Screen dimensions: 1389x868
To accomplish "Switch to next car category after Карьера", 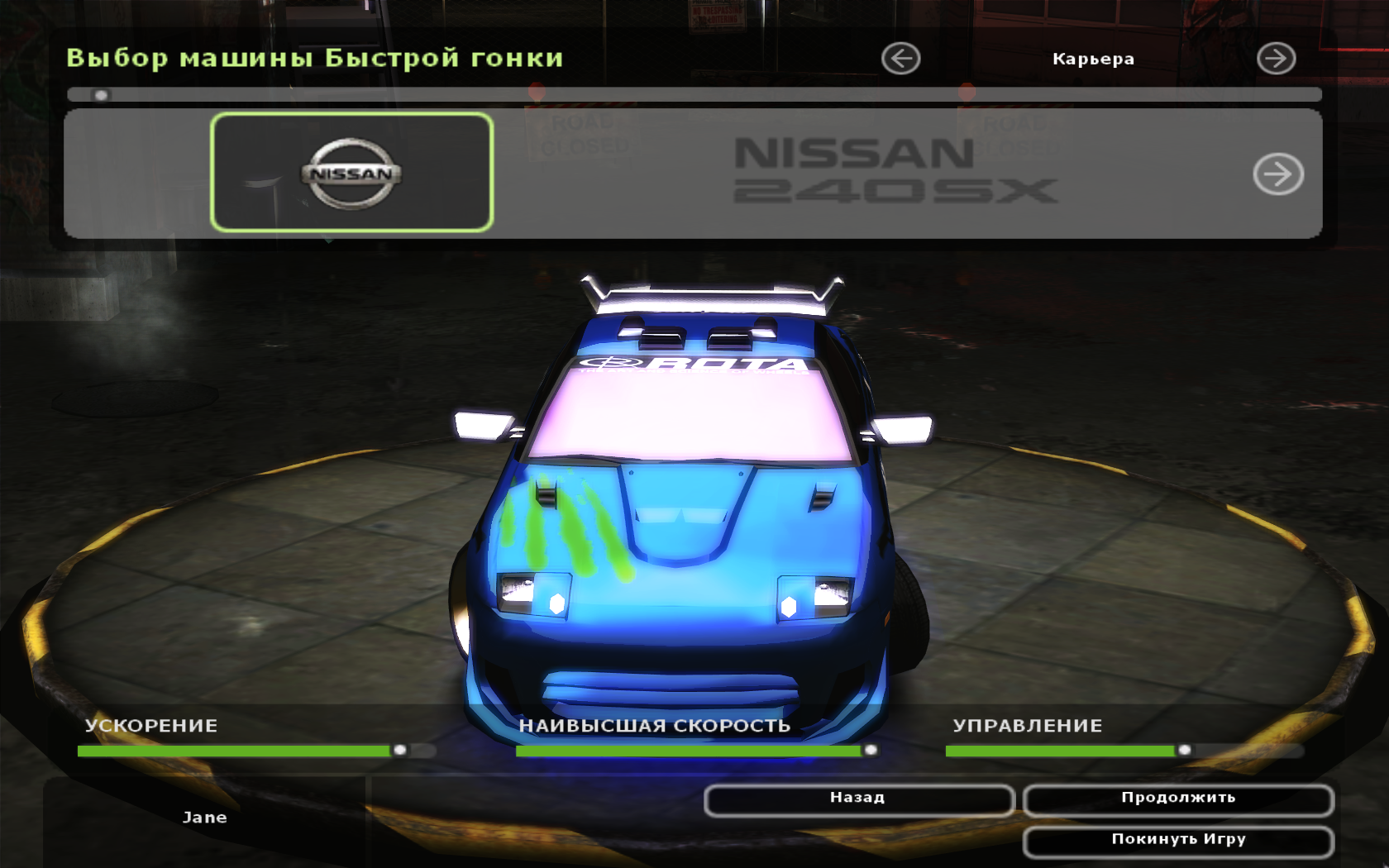I will coord(1276,59).
